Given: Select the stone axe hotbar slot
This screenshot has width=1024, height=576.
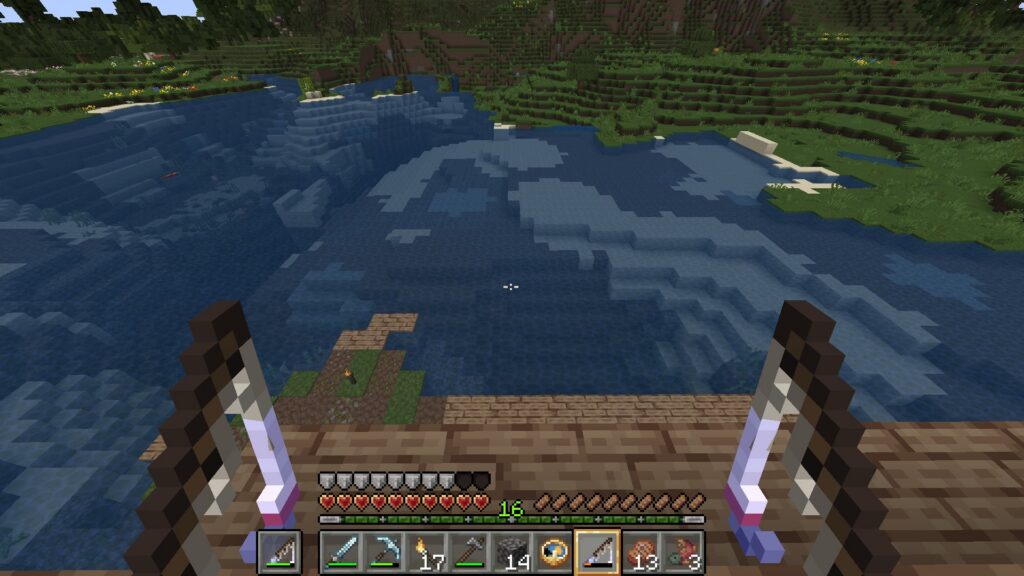Looking at the screenshot, I should 469,551.
